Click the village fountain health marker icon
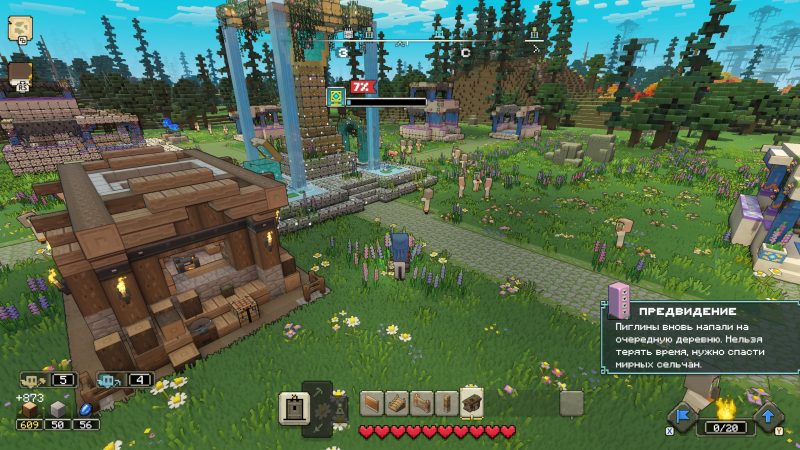This screenshot has height=450, width=800. (x=336, y=96)
